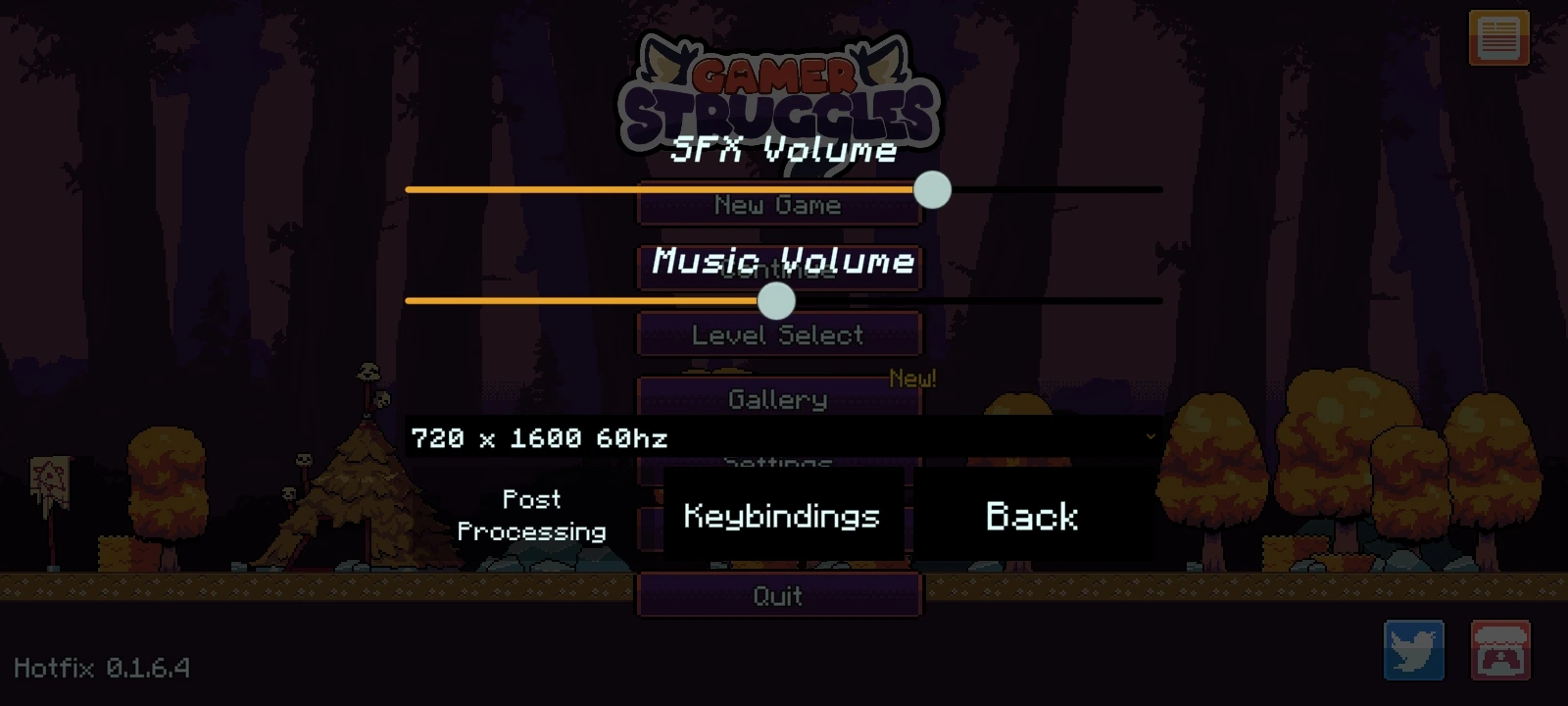Click the Music Volume slider handle
The image size is (1568, 706).
pyautogui.click(x=776, y=303)
